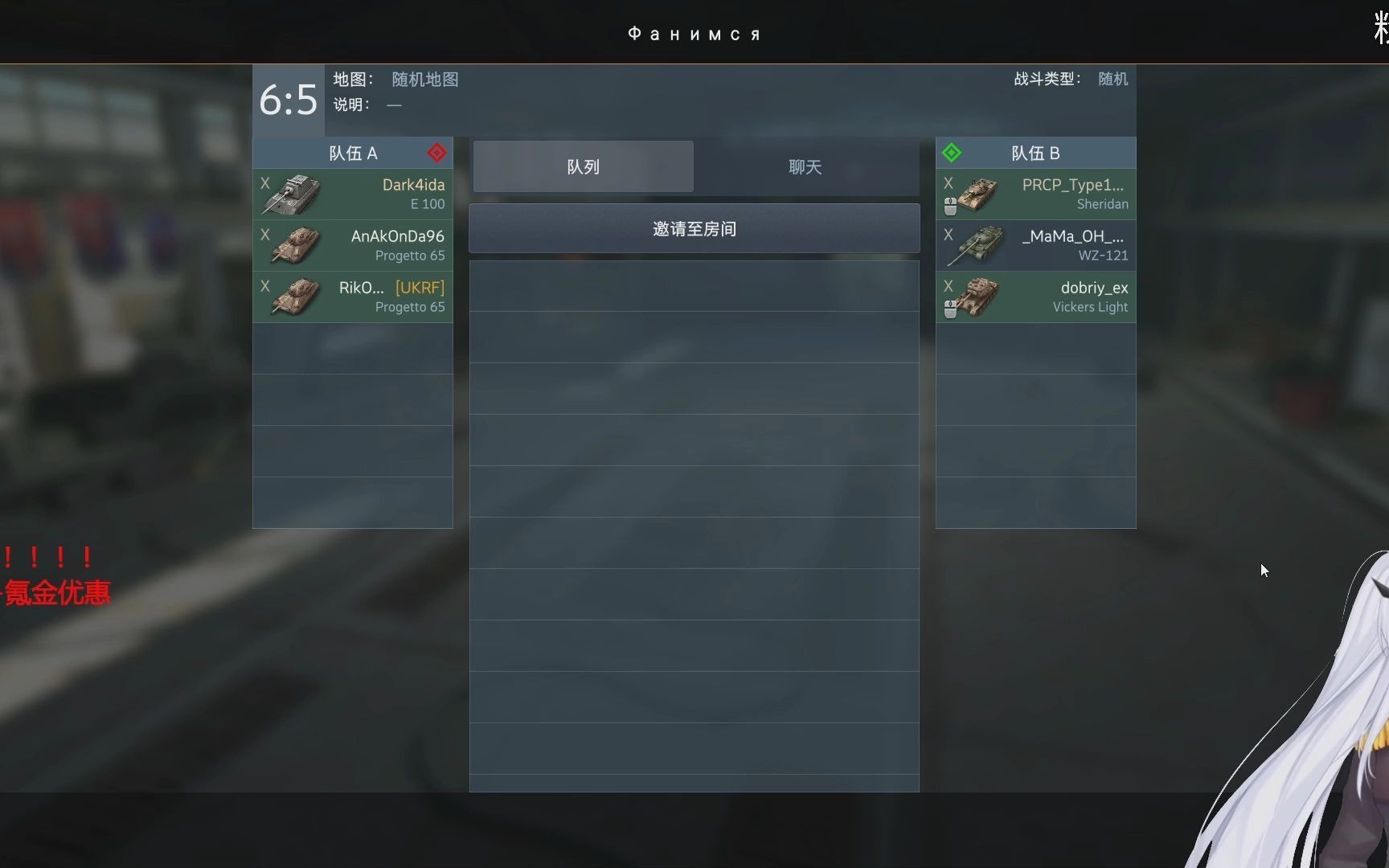Open the 随机地图 map selector
The width and height of the screenshot is (1389, 868).
(424, 80)
